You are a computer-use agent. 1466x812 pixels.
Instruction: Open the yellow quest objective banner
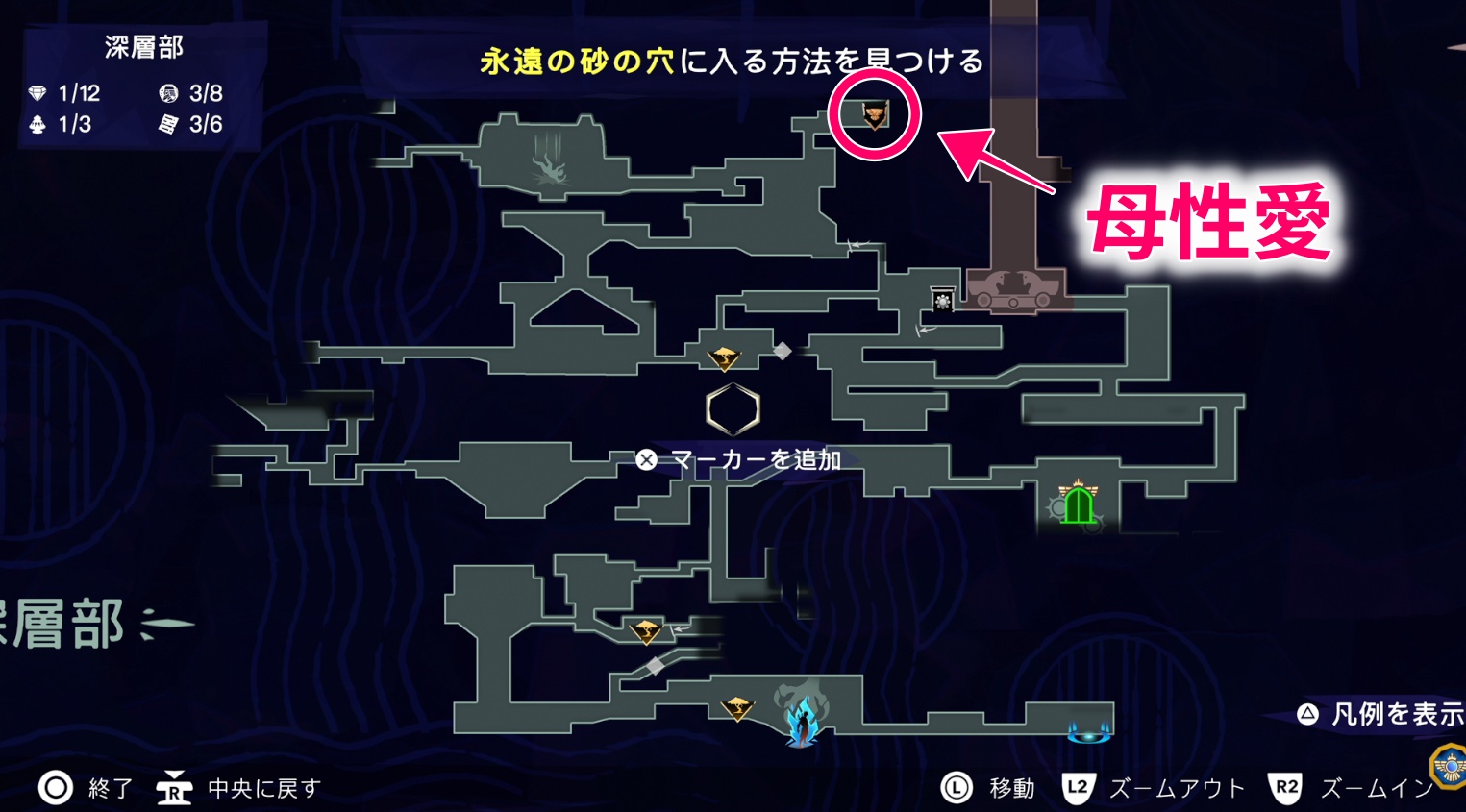click(732, 62)
